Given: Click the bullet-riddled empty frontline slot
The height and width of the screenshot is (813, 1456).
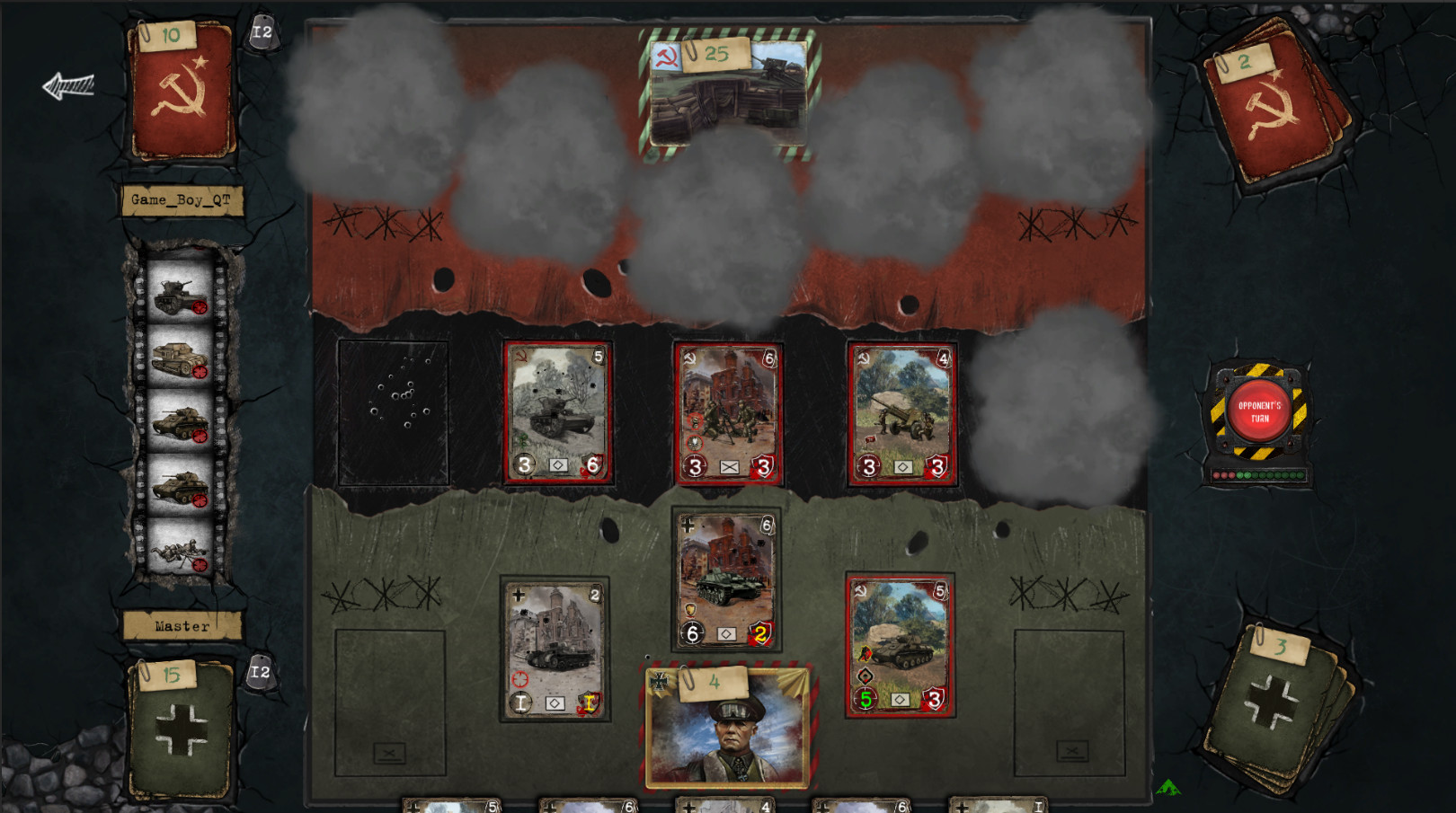Looking at the screenshot, I should (x=393, y=409).
